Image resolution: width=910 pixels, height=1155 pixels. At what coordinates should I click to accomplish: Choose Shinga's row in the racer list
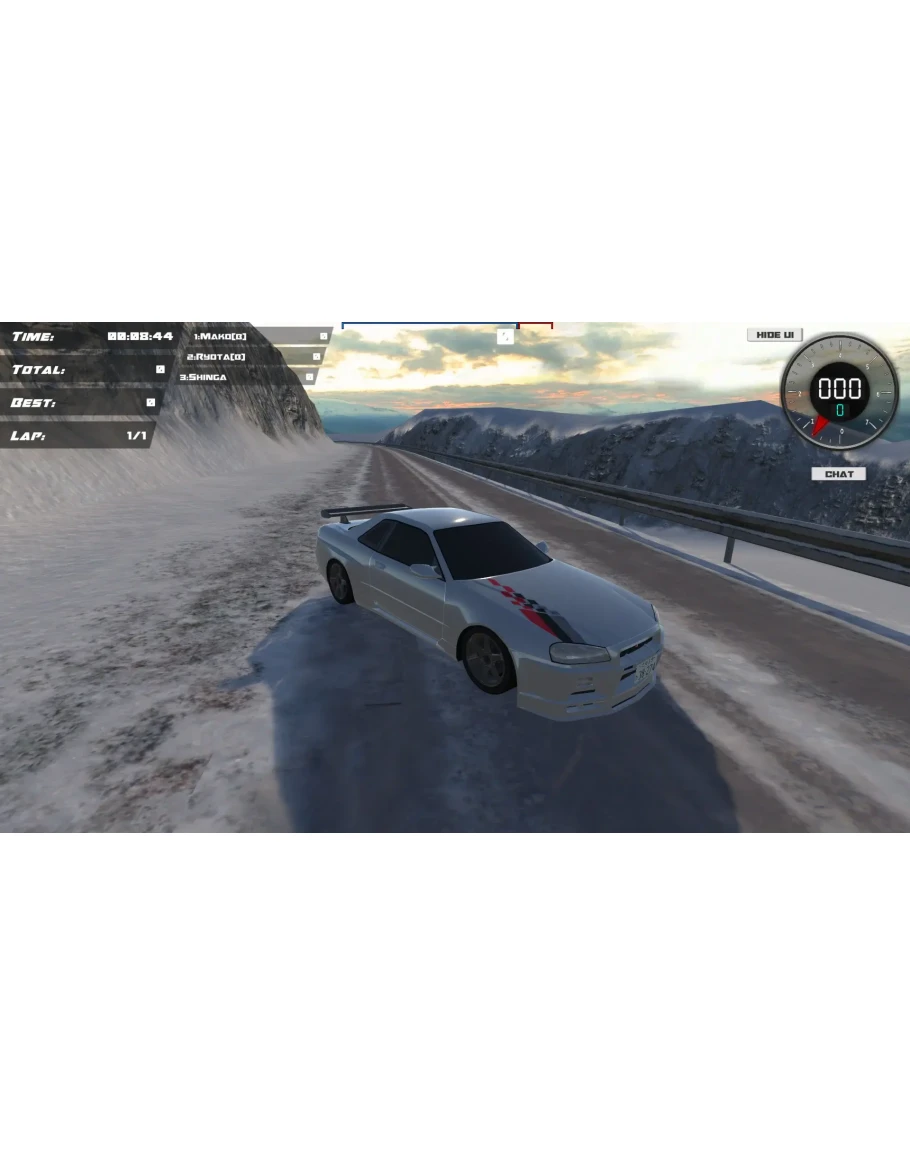pyautogui.click(x=203, y=377)
